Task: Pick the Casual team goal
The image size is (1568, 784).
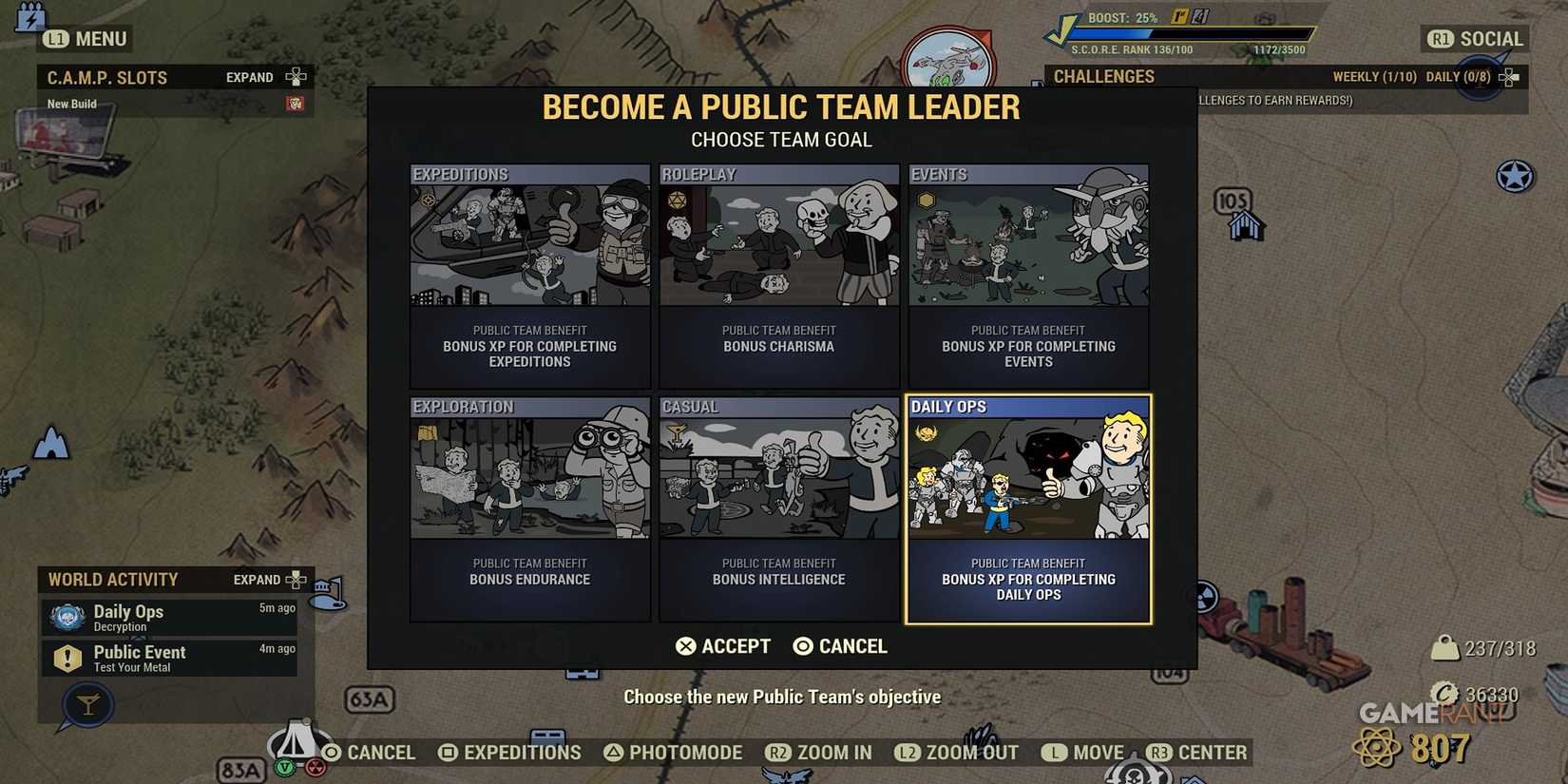Action: pyautogui.click(x=778, y=508)
